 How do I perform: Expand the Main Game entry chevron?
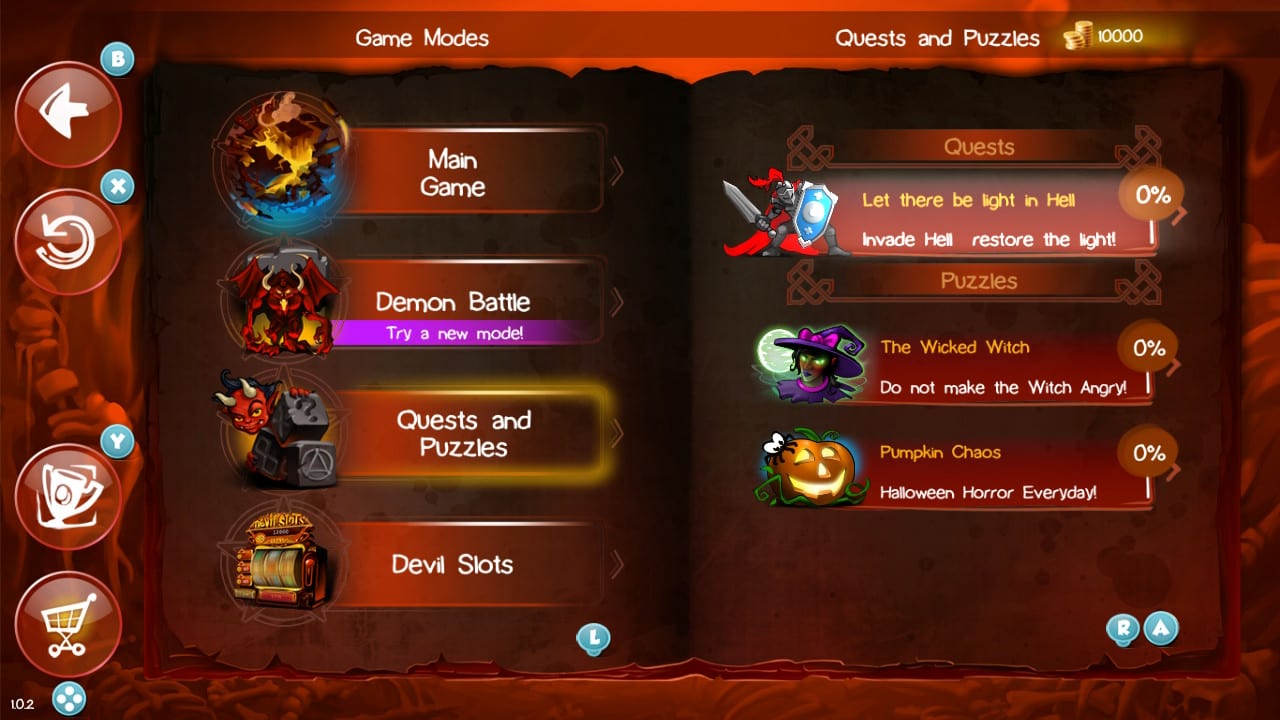[x=617, y=172]
